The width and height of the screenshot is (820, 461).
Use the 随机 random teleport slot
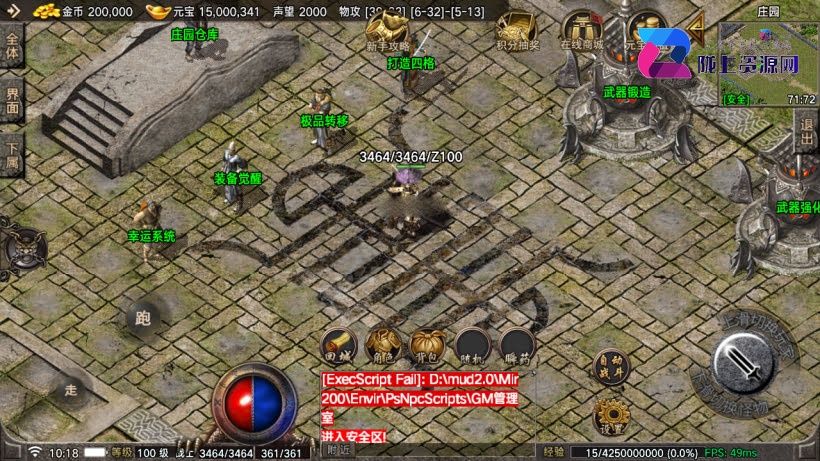473,346
